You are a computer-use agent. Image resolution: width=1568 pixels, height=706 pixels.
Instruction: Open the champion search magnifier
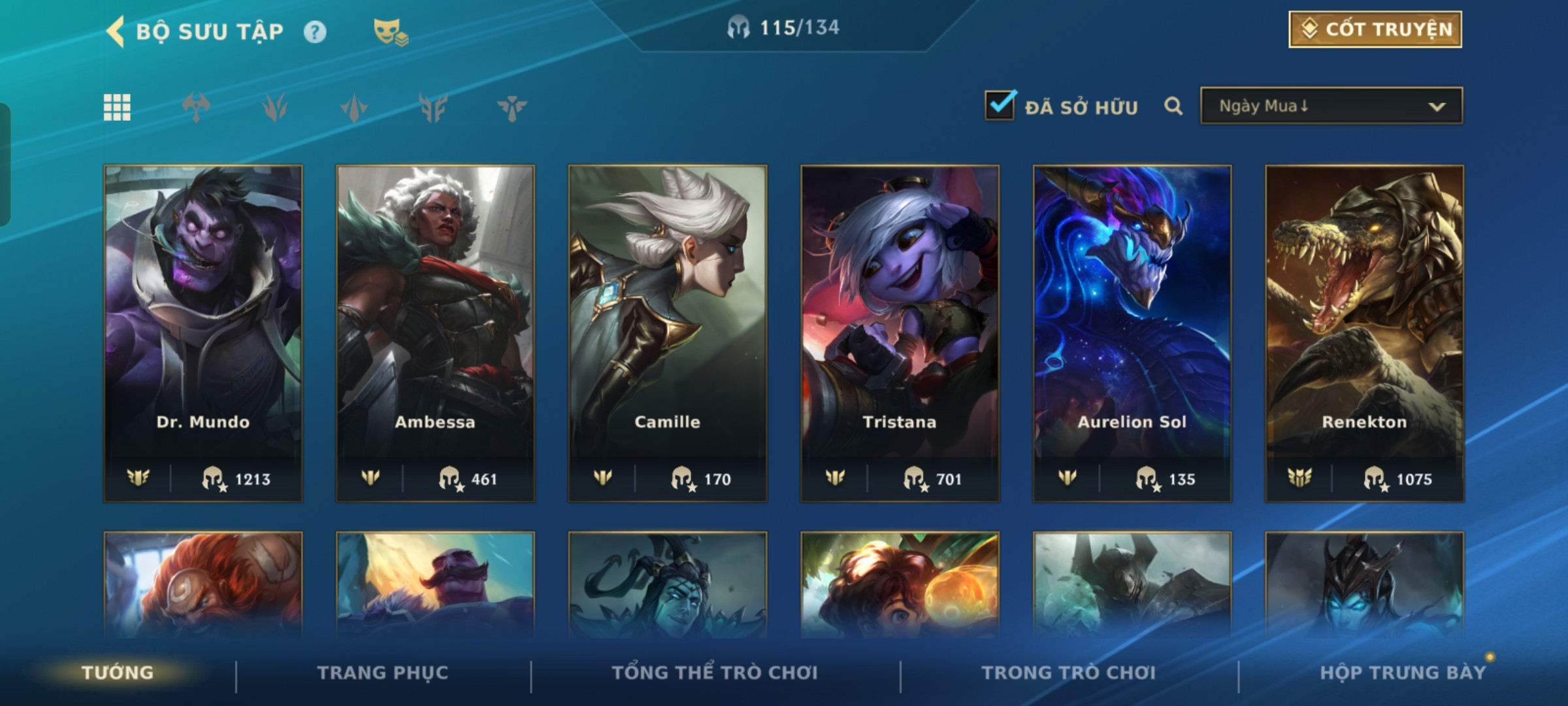point(1173,106)
